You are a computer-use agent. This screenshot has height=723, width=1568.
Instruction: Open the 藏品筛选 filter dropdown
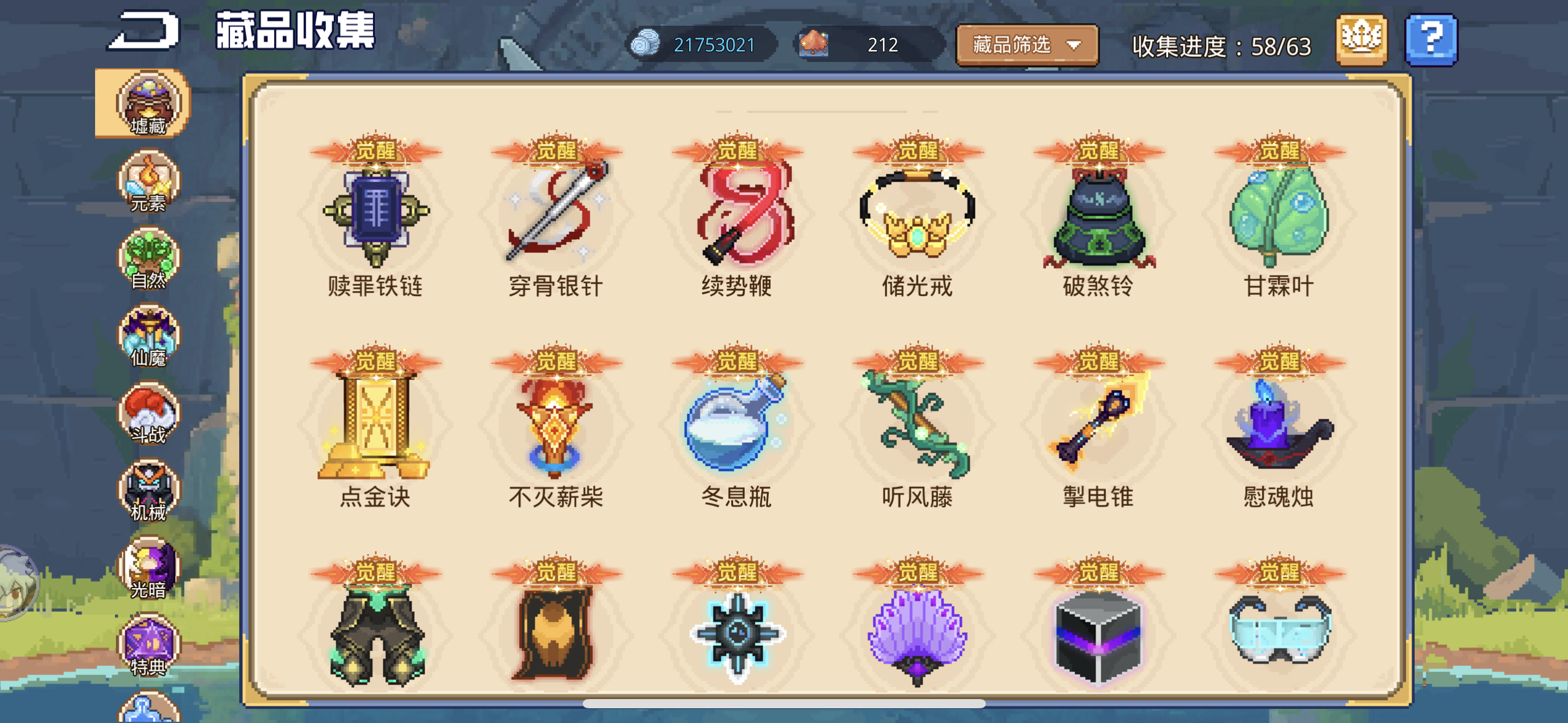[1026, 44]
